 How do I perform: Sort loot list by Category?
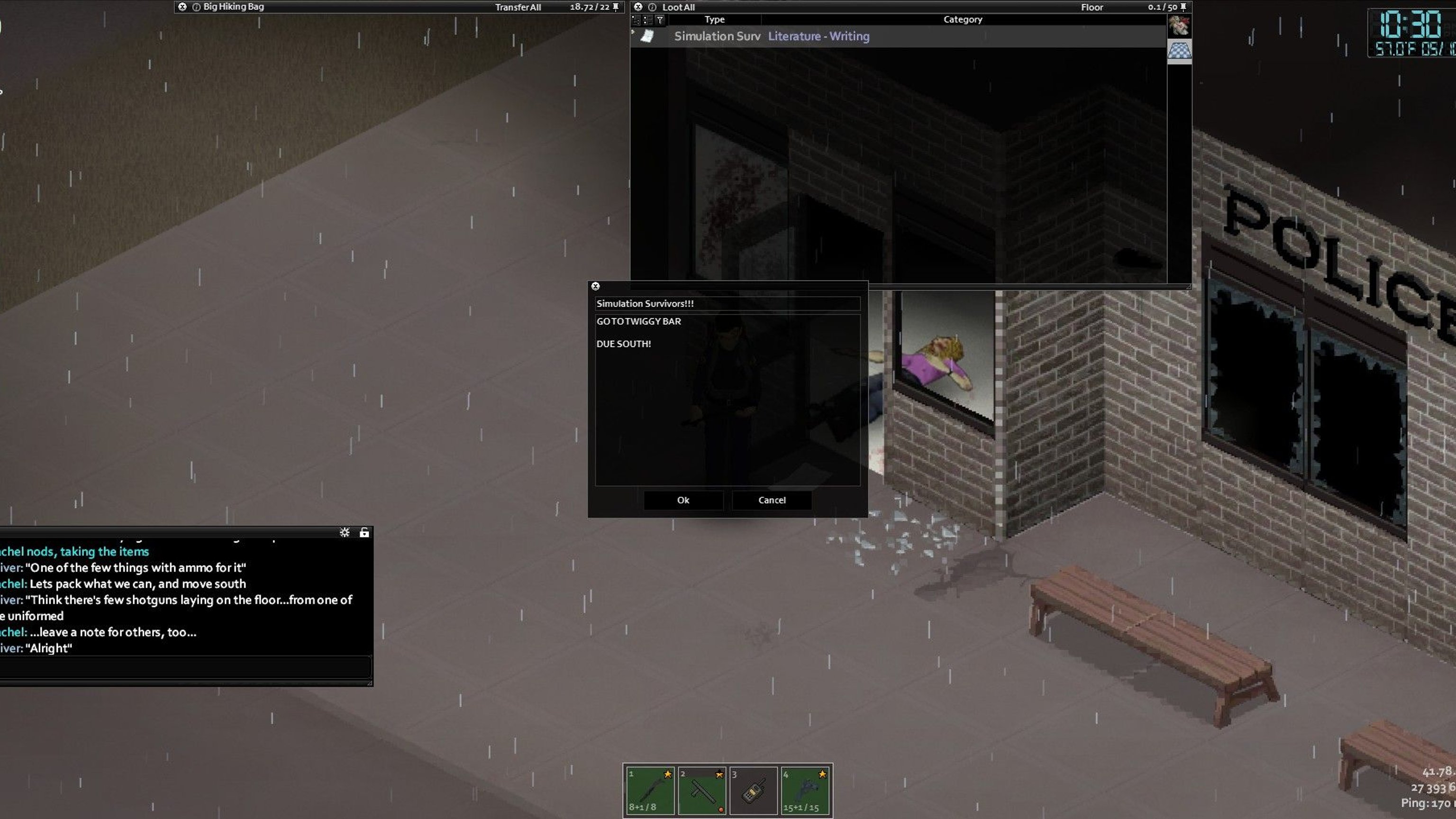[x=963, y=19]
